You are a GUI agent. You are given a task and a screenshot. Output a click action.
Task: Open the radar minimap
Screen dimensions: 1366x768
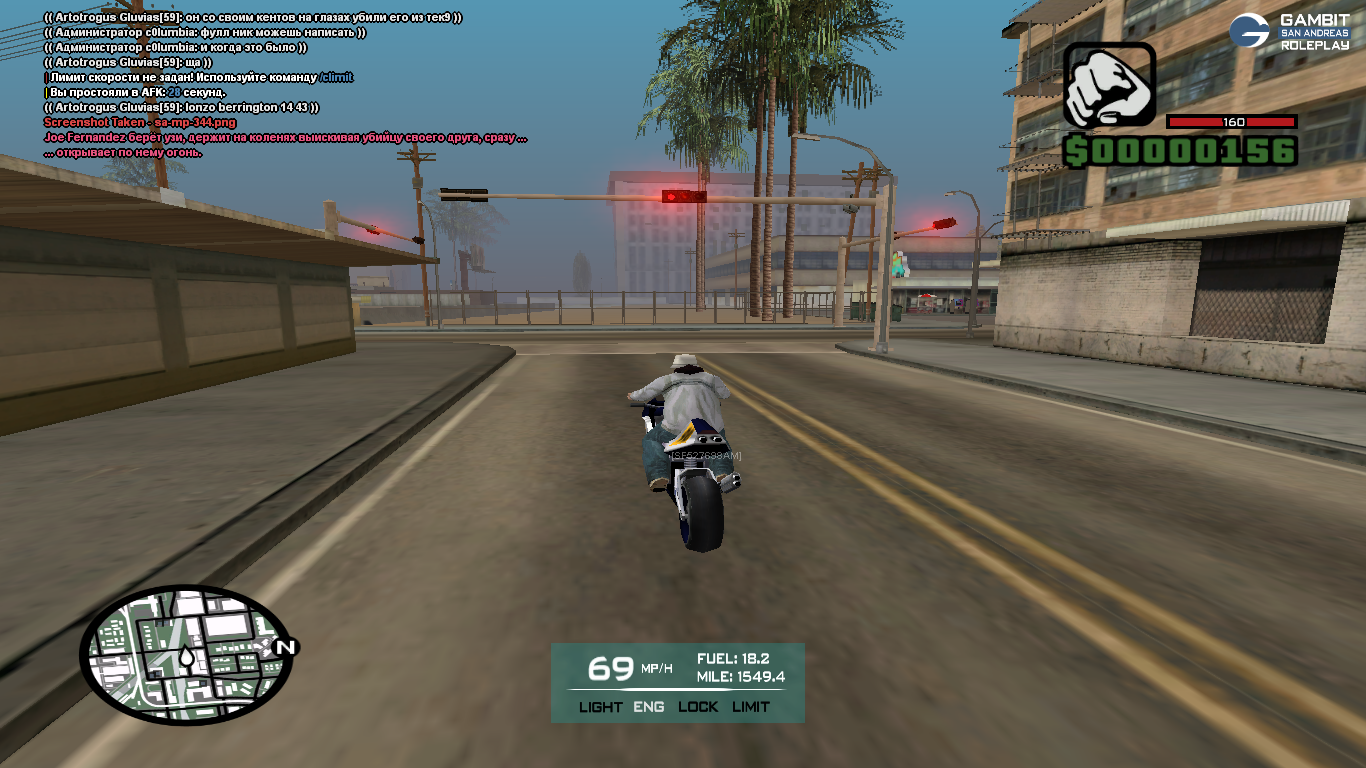point(185,655)
